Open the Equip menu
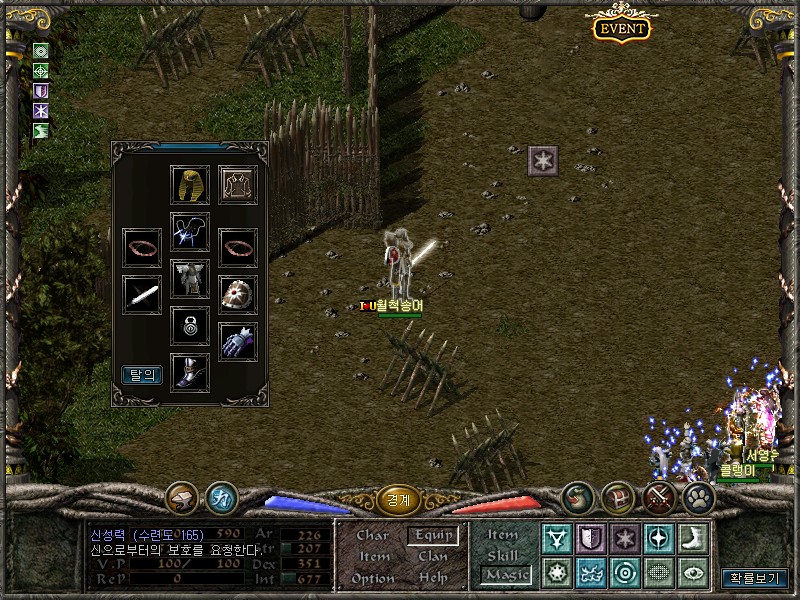The width and height of the screenshot is (800, 600). click(433, 536)
